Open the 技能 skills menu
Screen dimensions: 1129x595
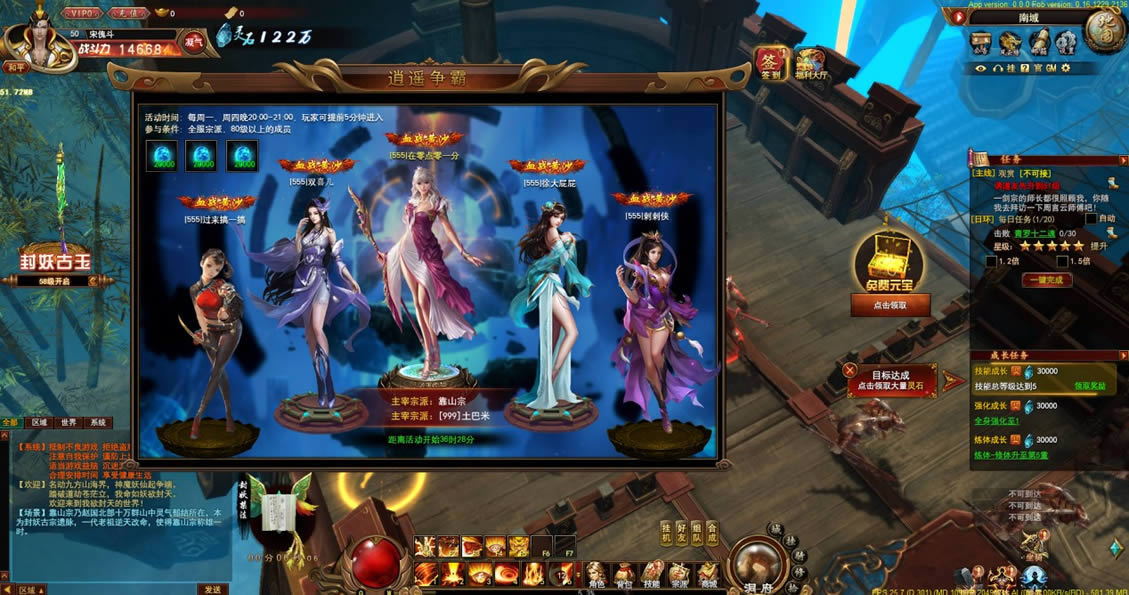click(x=653, y=574)
